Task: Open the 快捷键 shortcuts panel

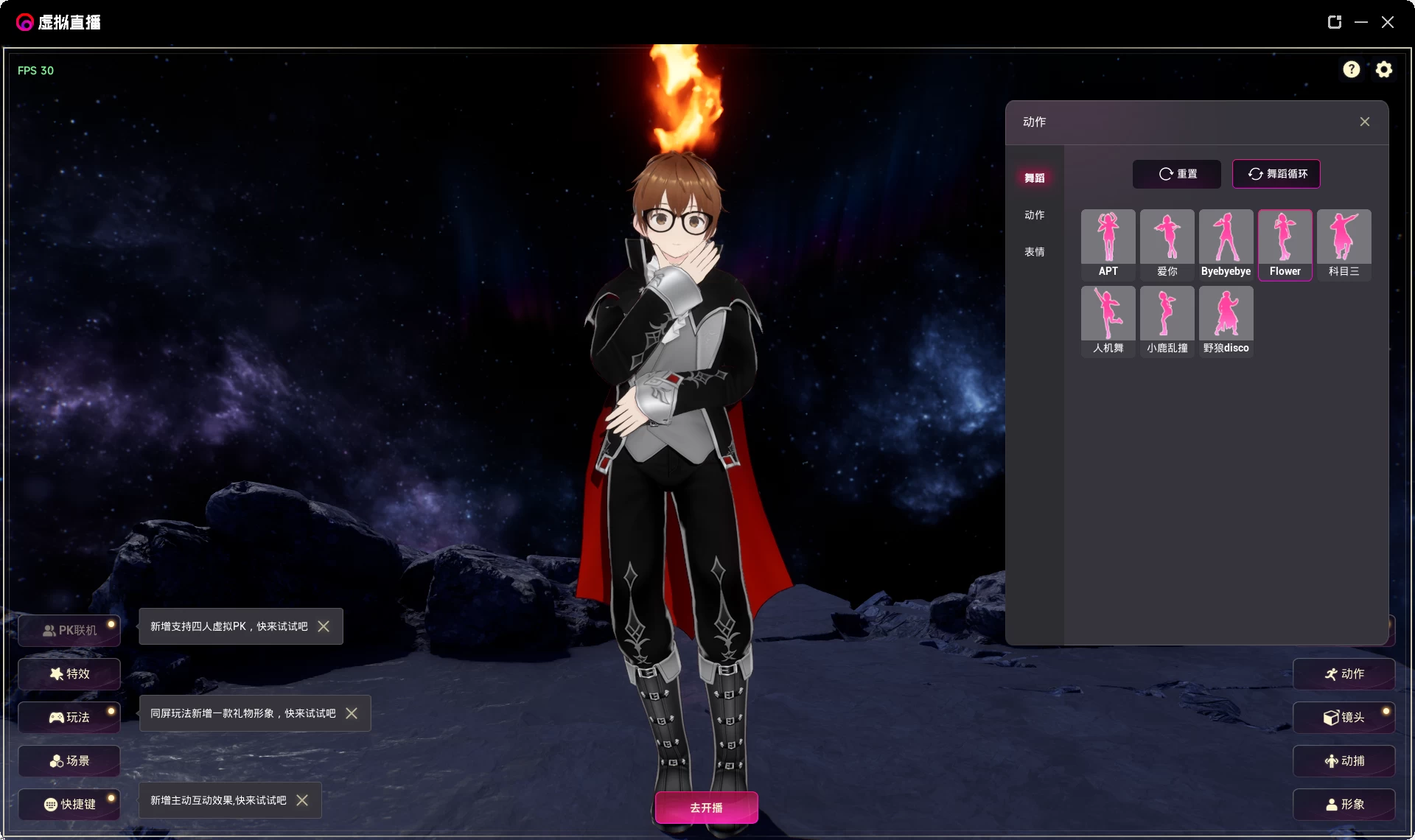Action: (69, 804)
